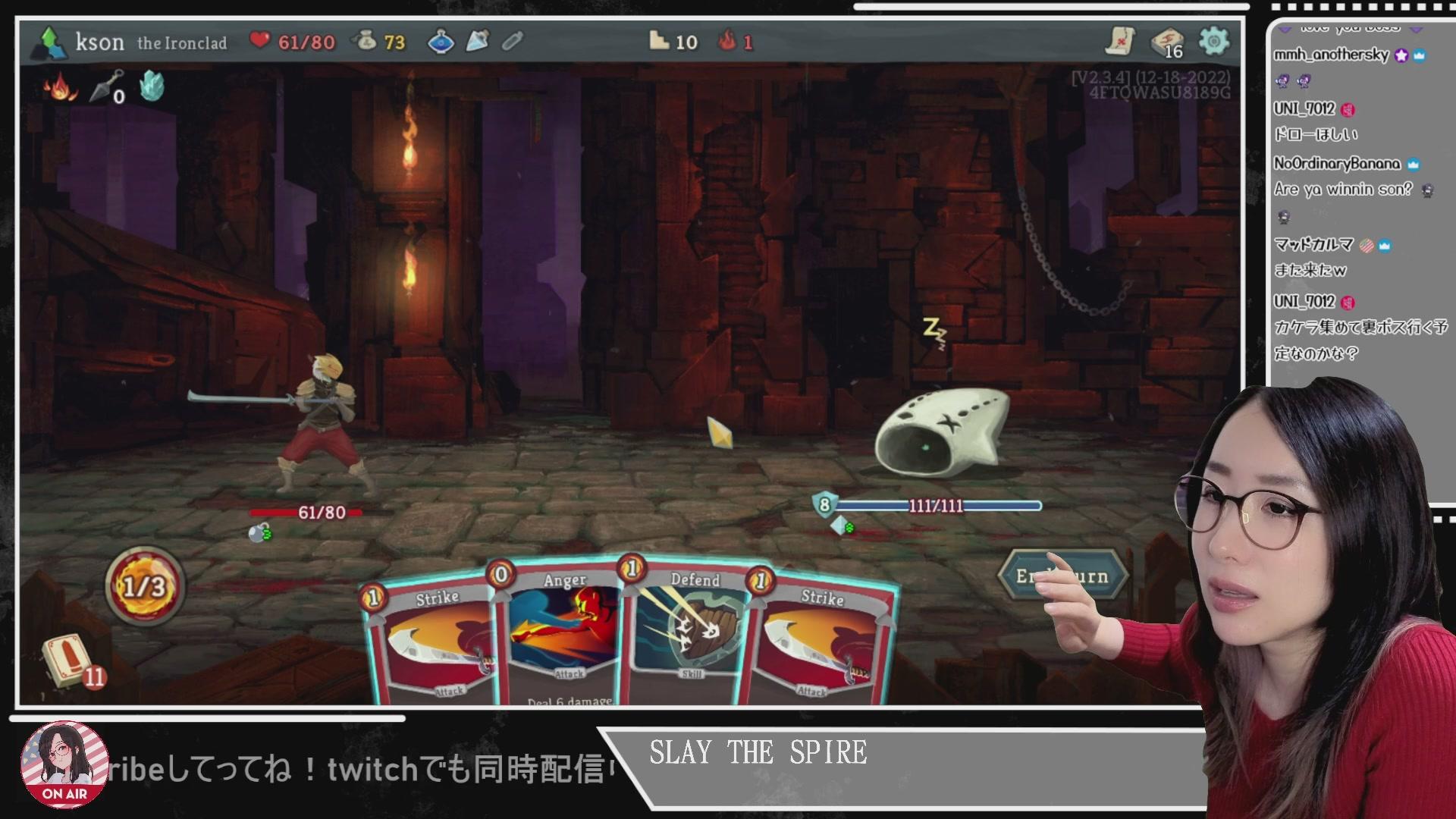The image size is (1456, 819).
Task: Open the map scroll
Action: point(1120,41)
